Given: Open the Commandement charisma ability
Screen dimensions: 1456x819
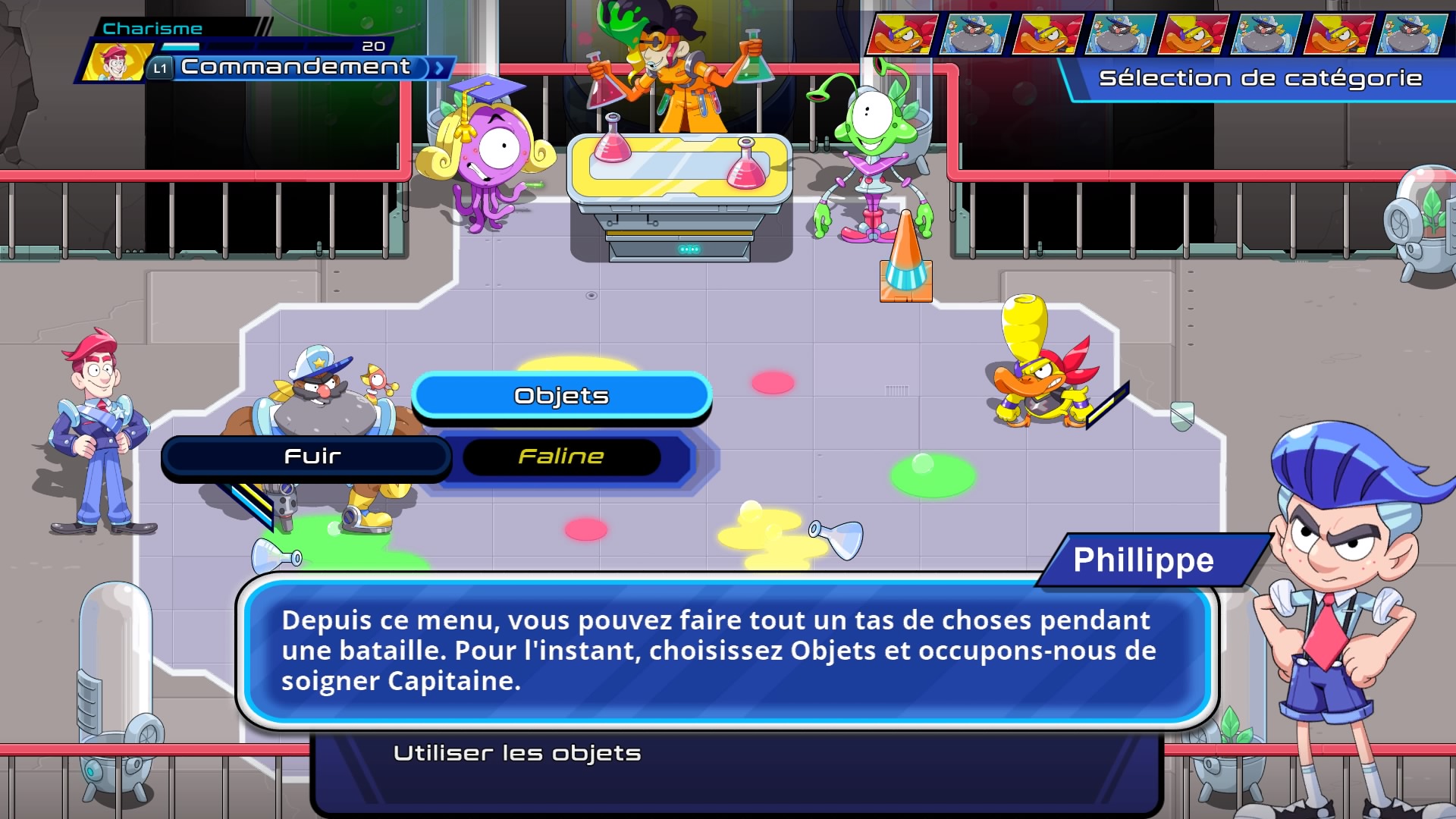Looking at the screenshot, I should 296,67.
